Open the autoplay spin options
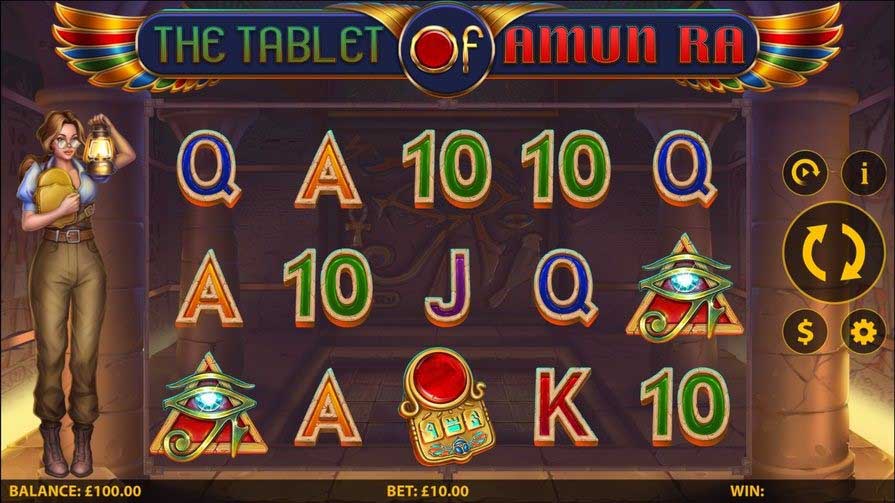 pos(804,174)
